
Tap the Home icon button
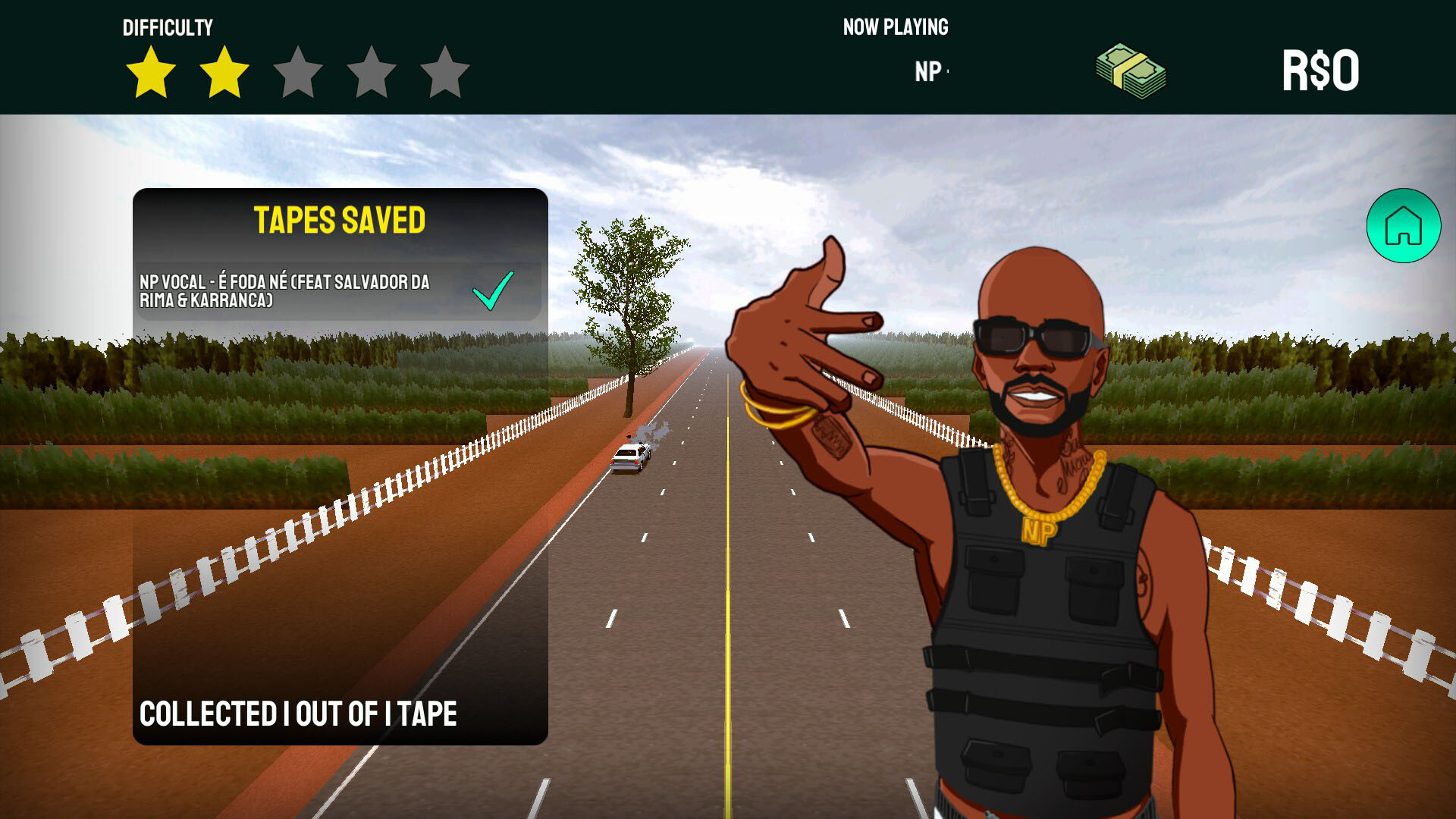tap(1402, 227)
